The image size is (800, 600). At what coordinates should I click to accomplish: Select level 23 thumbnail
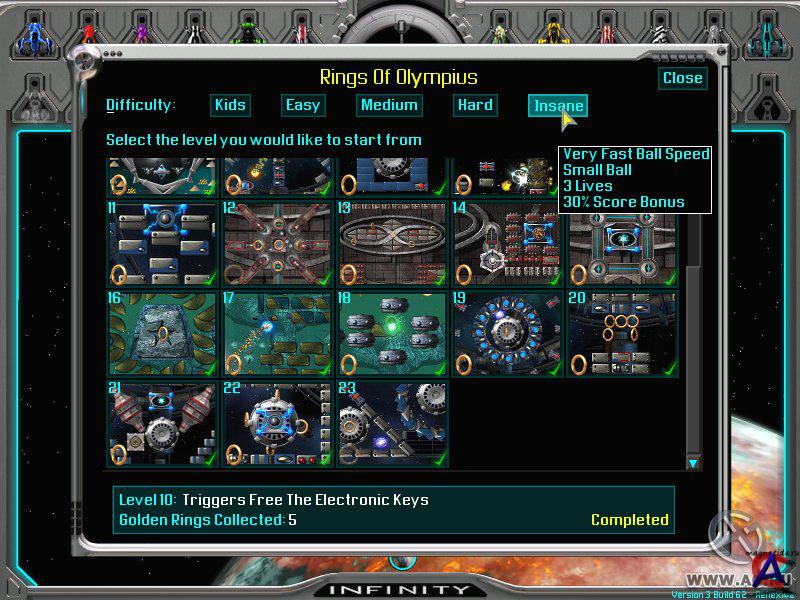(x=391, y=424)
